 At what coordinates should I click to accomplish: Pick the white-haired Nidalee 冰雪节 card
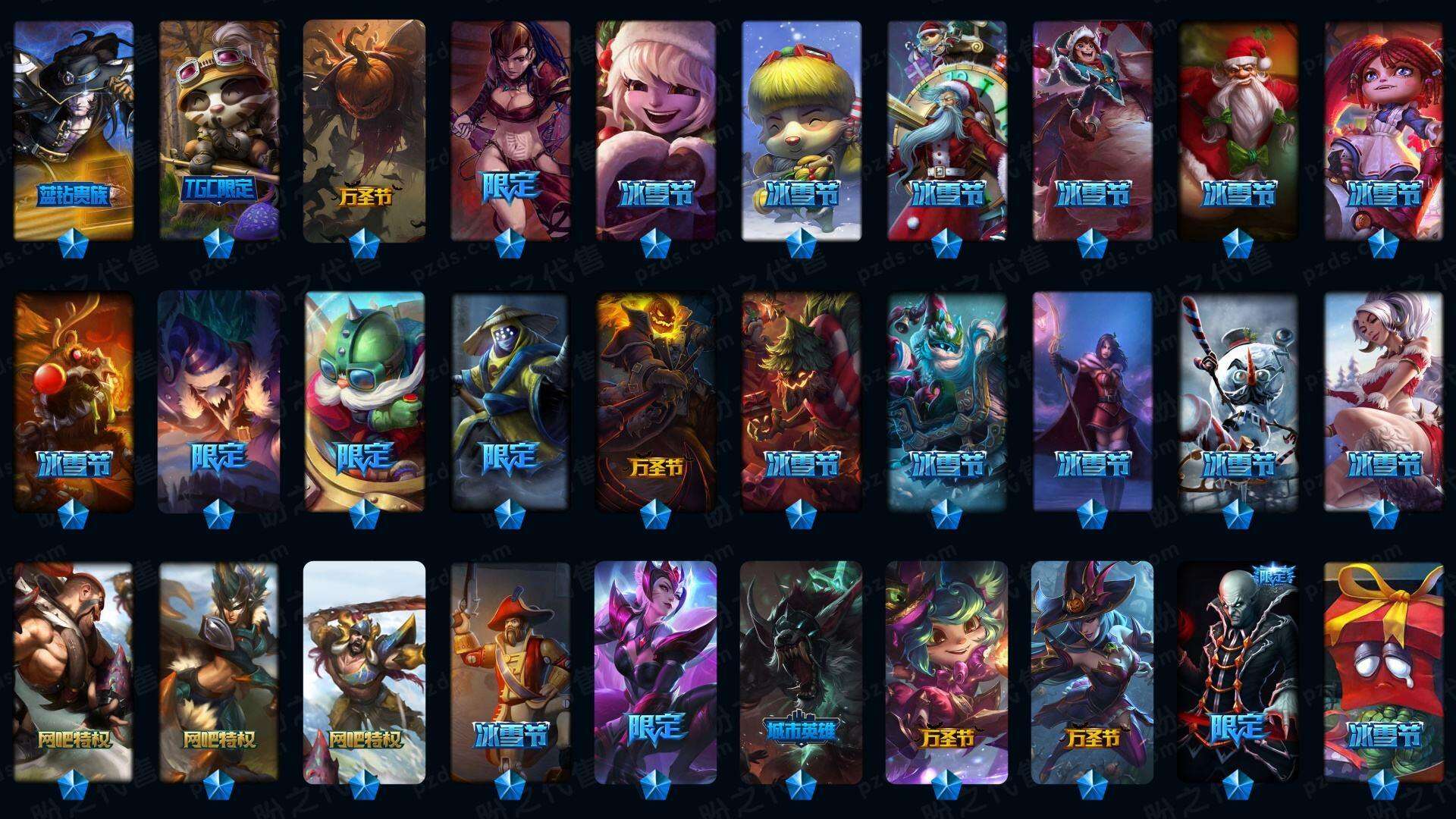[1384, 402]
